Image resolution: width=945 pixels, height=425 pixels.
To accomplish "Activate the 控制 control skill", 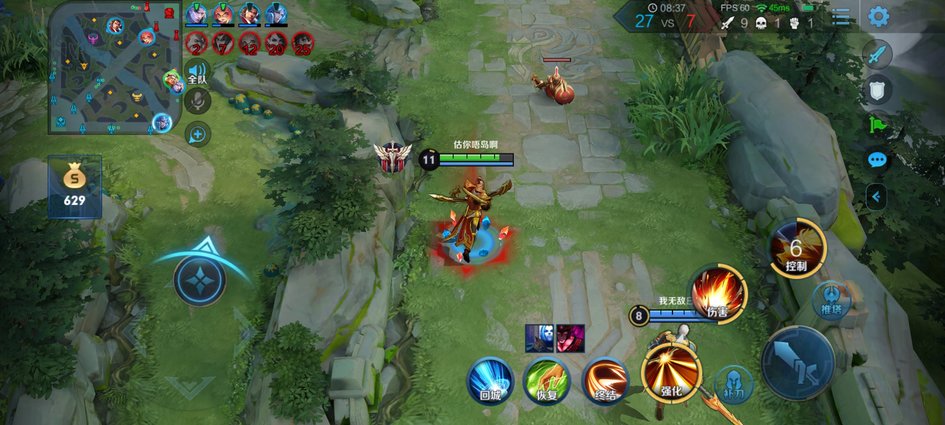I will (797, 249).
